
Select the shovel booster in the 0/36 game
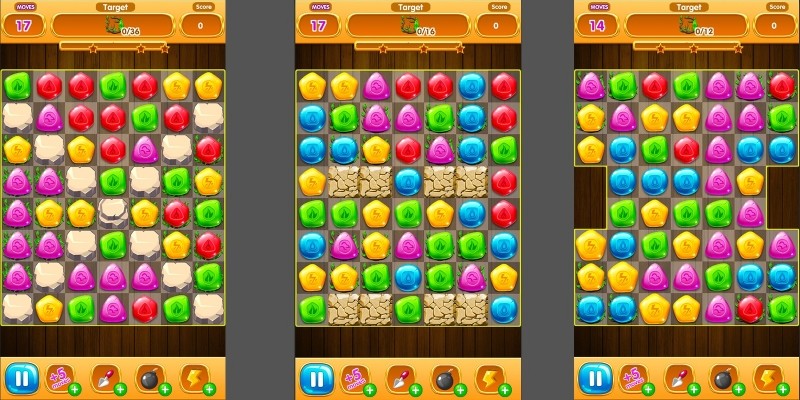(105, 378)
